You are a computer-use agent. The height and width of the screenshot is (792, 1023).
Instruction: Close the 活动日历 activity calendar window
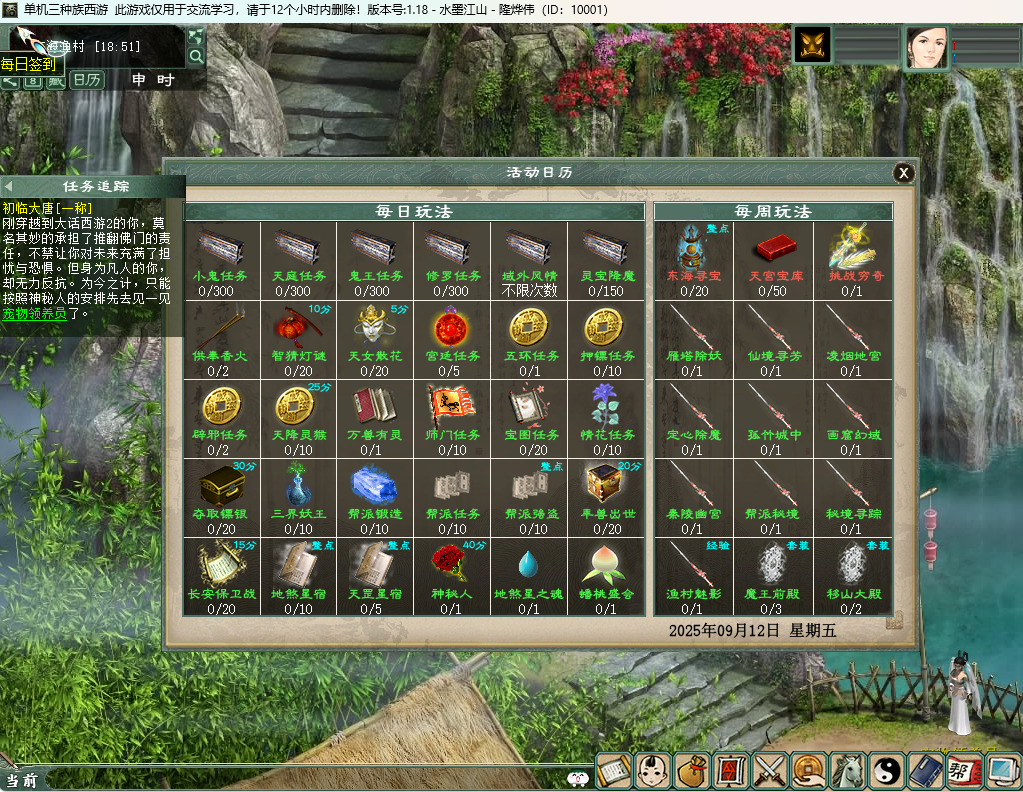[x=904, y=173]
